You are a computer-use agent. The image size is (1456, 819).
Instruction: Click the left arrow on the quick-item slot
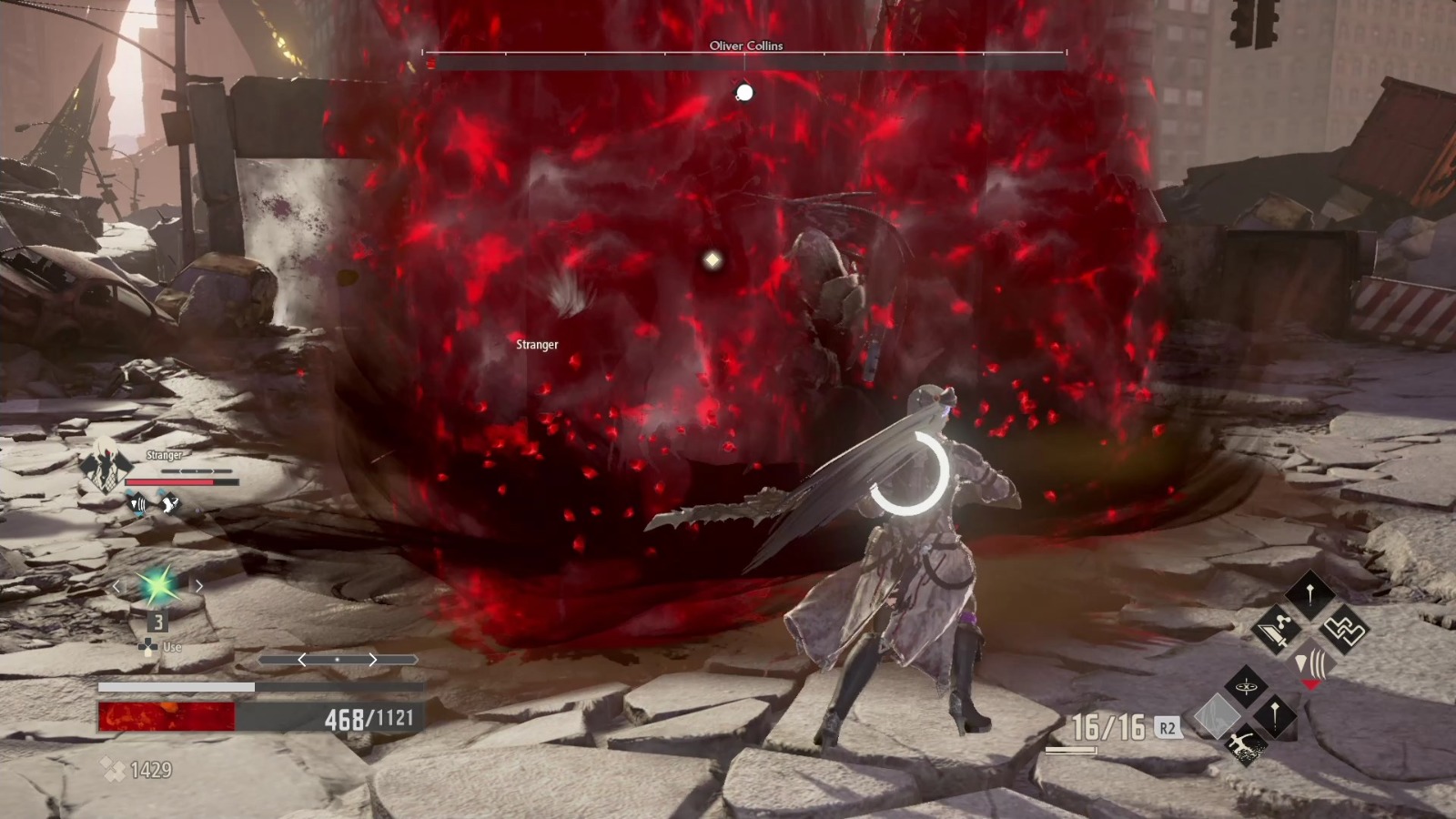[x=117, y=586]
